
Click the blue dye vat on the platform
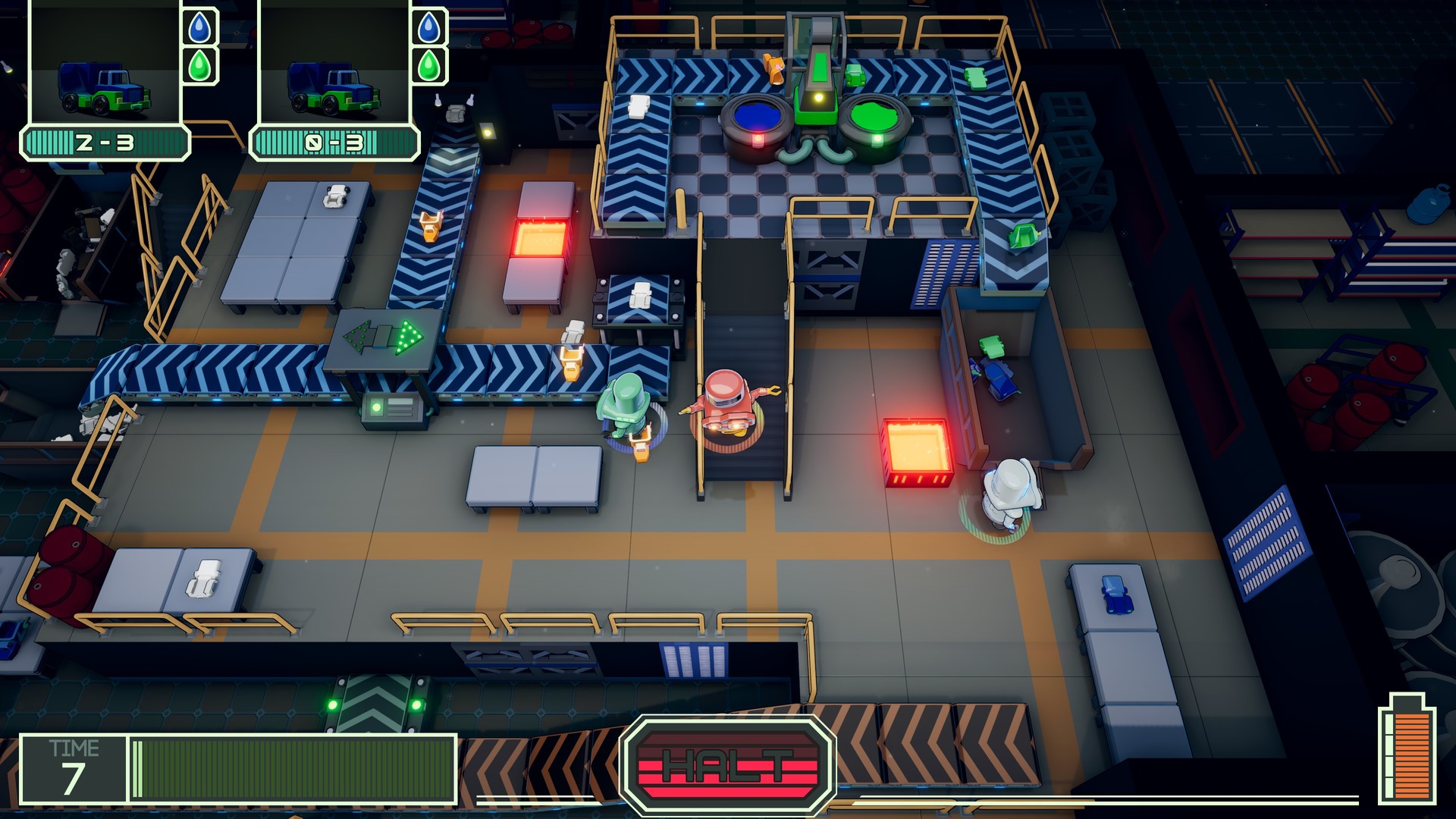756,118
